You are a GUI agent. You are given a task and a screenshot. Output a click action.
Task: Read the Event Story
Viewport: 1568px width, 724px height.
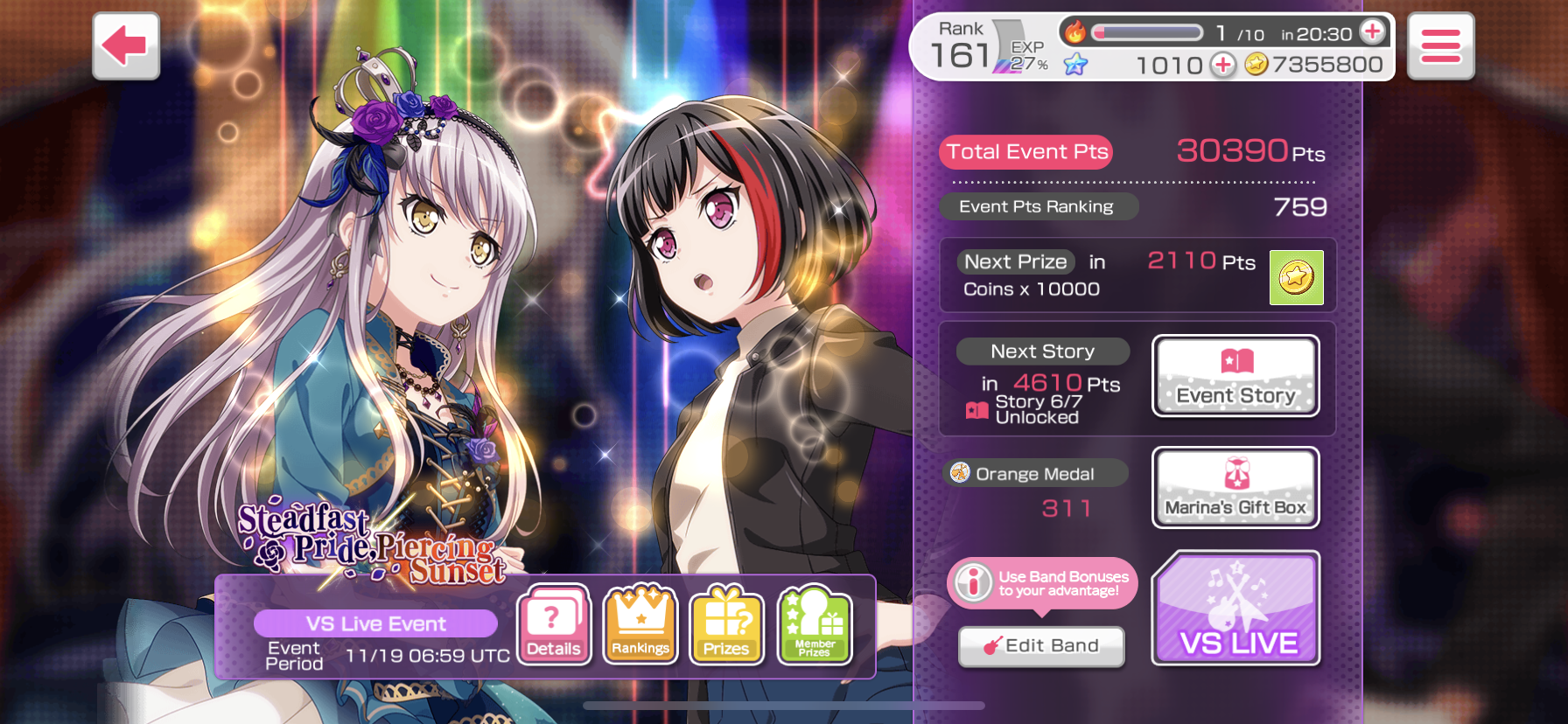click(x=1235, y=376)
